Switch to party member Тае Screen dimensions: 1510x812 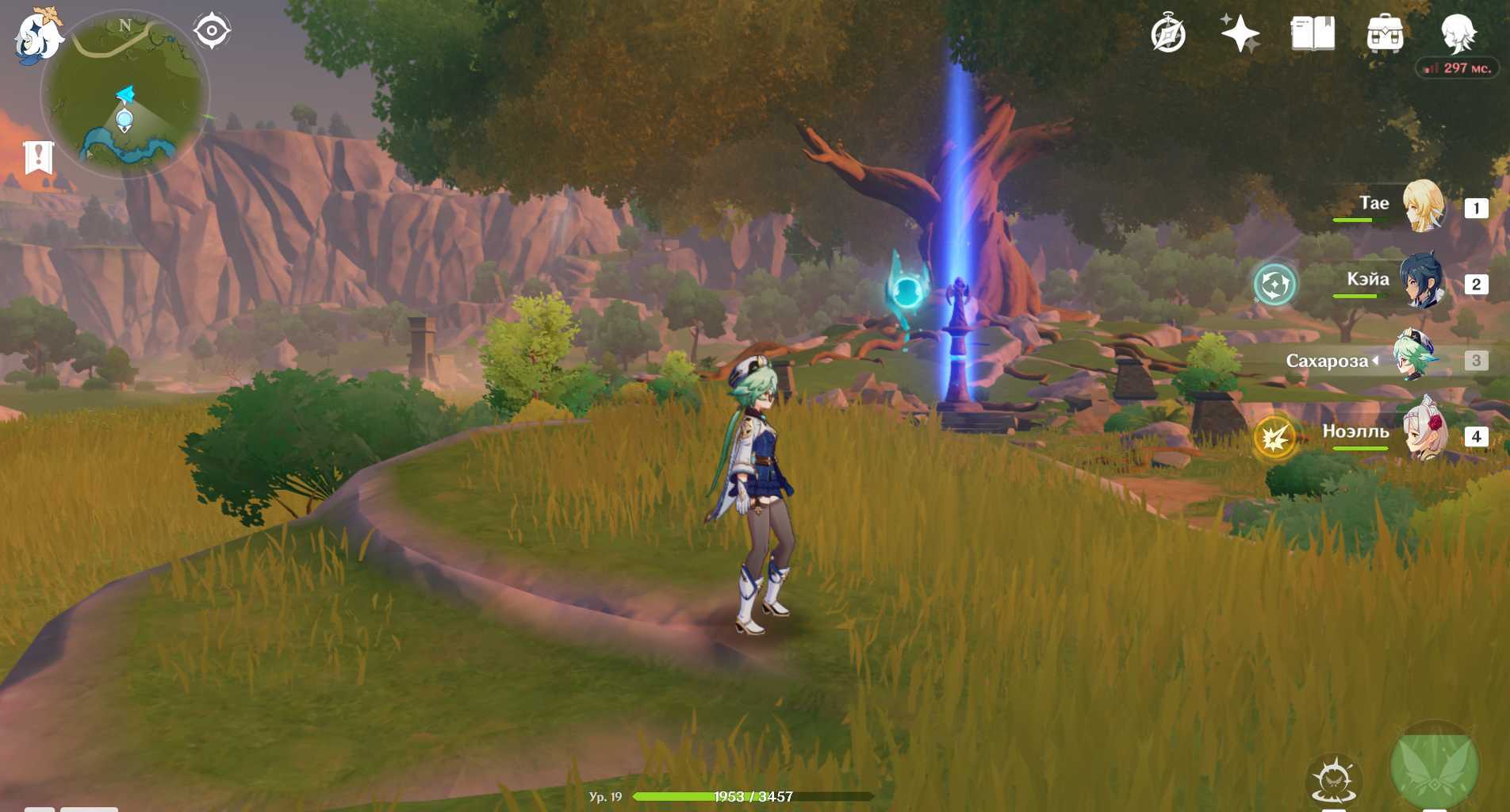pyautogui.click(x=1423, y=206)
